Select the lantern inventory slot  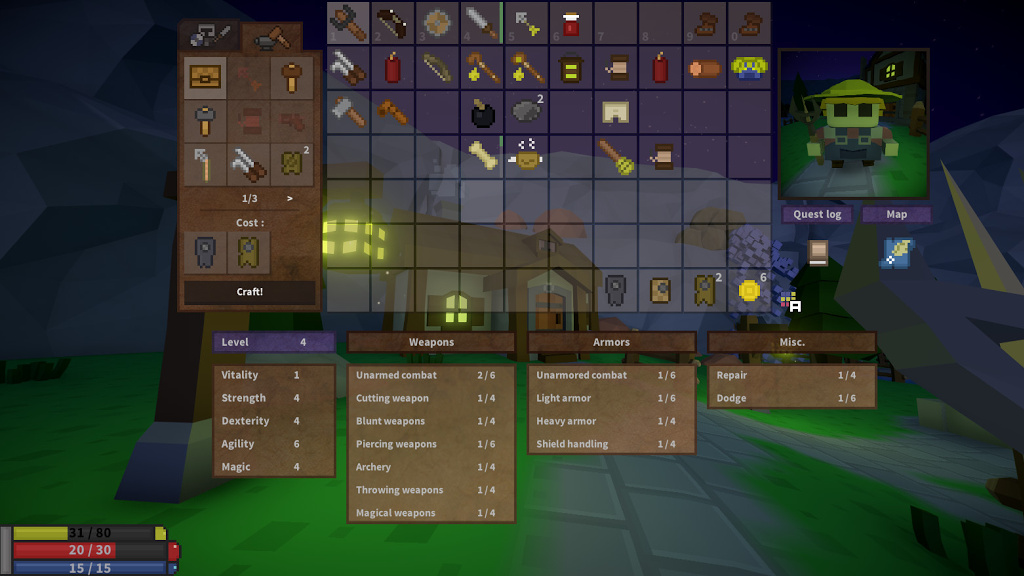tap(571, 68)
